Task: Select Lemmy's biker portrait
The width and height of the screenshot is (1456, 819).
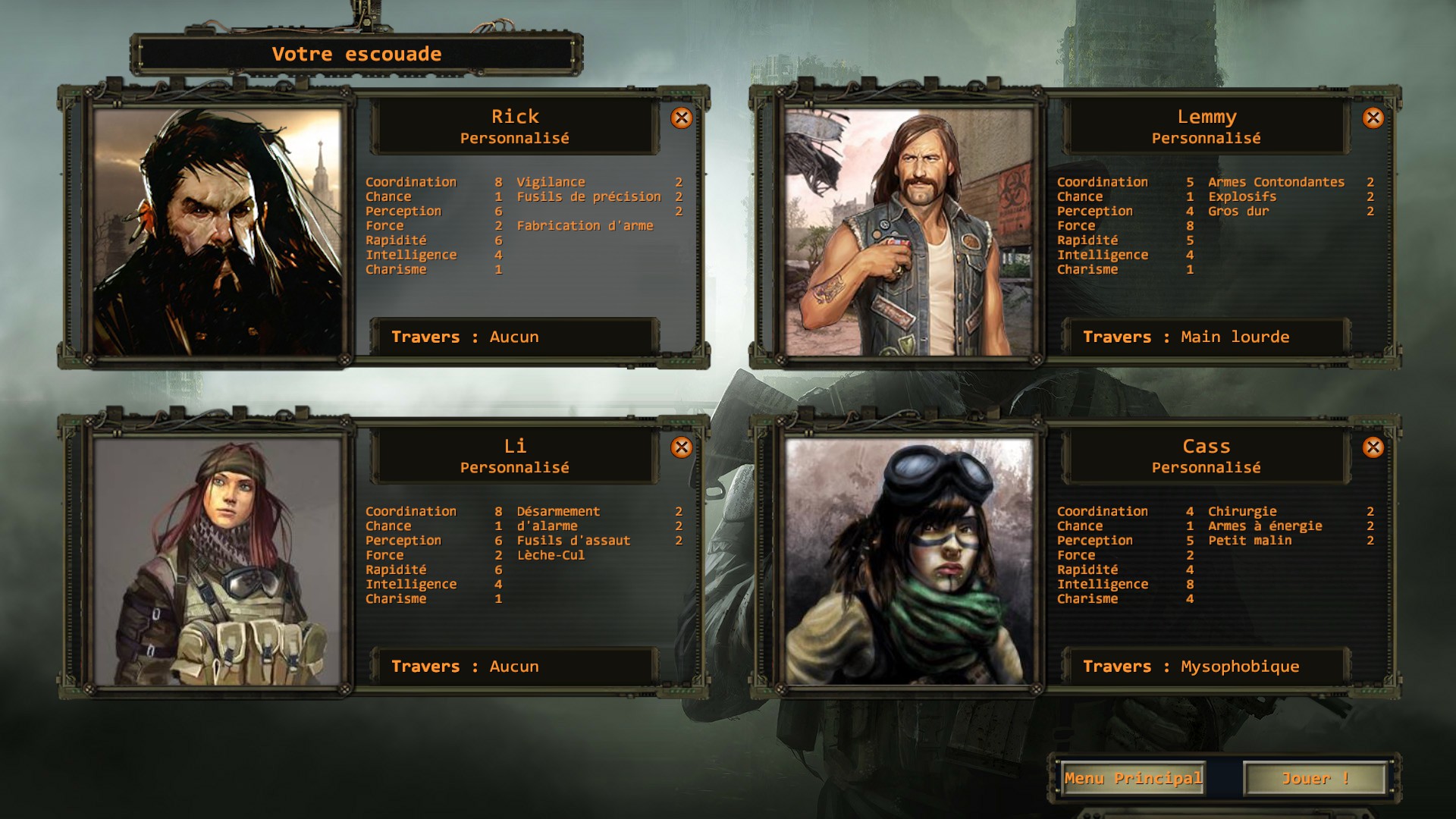Action: [908, 231]
